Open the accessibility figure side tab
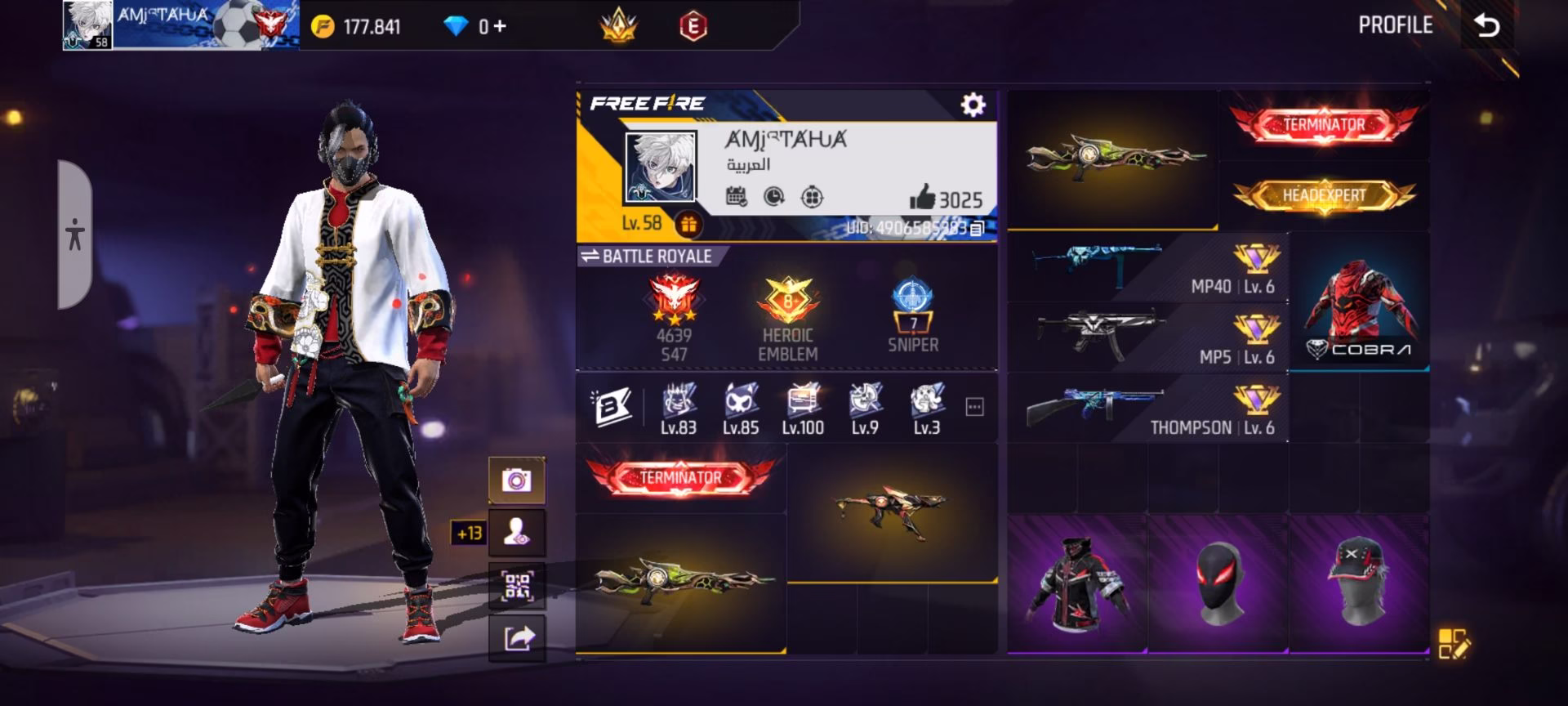This screenshot has height=706, width=1568. (x=75, y=235)
